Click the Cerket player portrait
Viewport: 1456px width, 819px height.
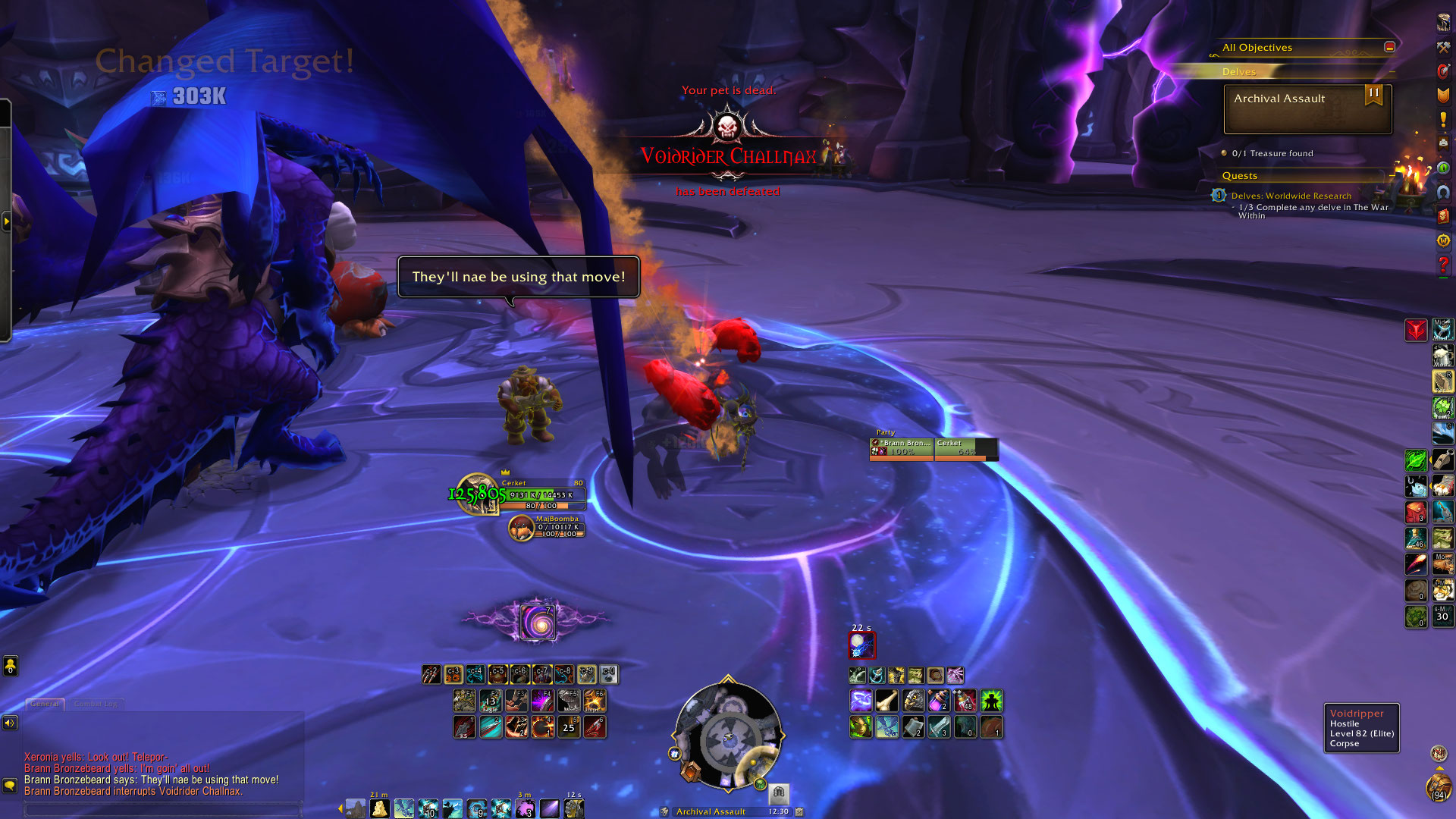coord(478,494)
